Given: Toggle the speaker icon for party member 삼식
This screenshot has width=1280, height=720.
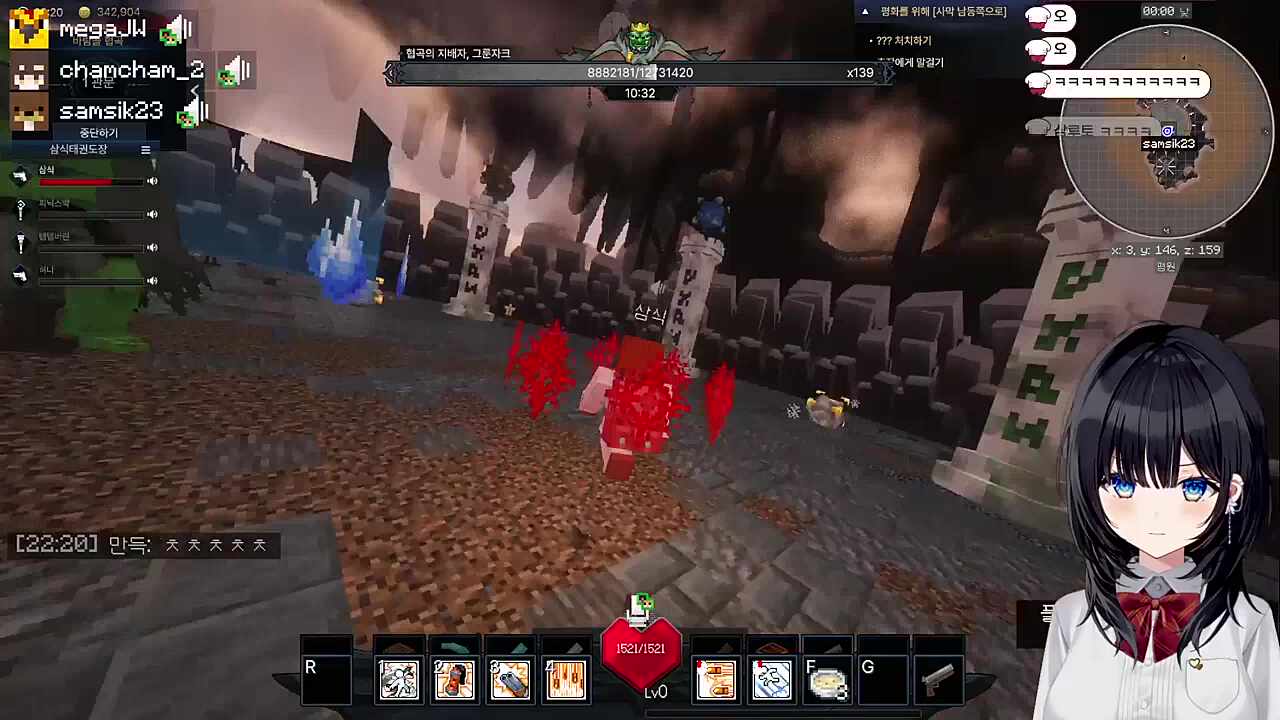Looking at the screenshot, I should point(153,181).
